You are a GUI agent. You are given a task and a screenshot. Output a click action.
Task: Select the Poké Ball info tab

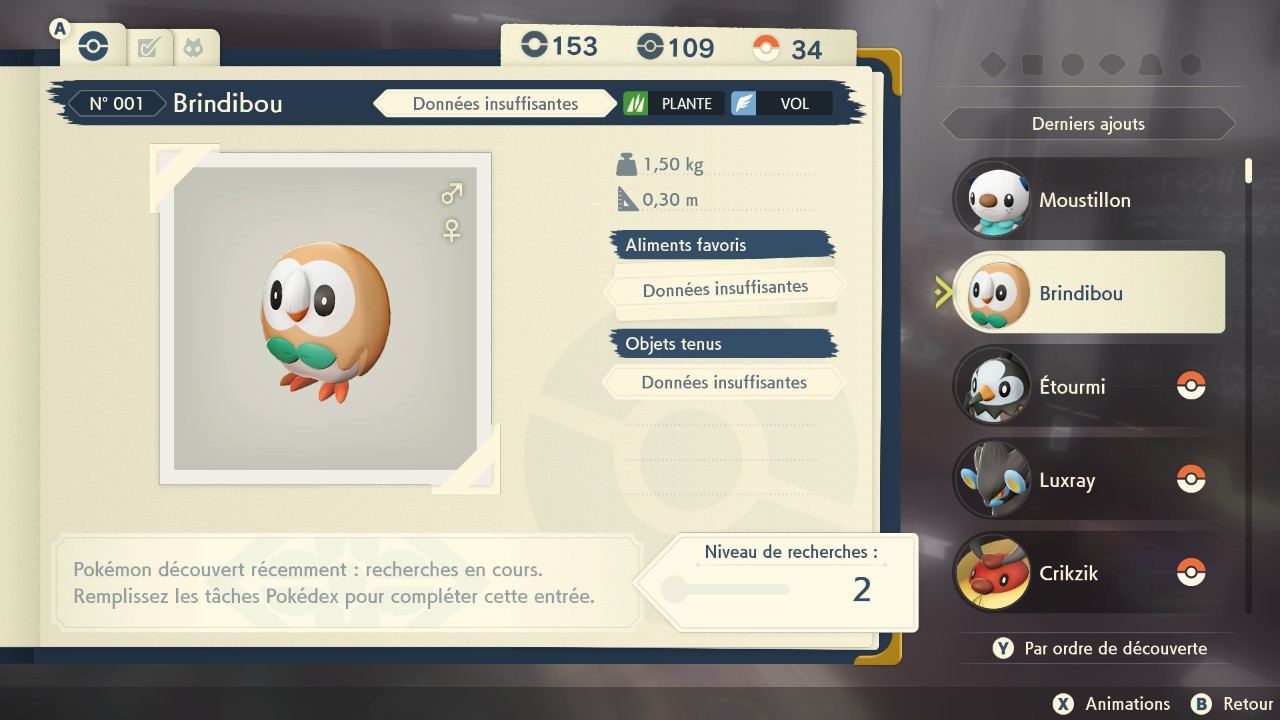pos(94,47)
